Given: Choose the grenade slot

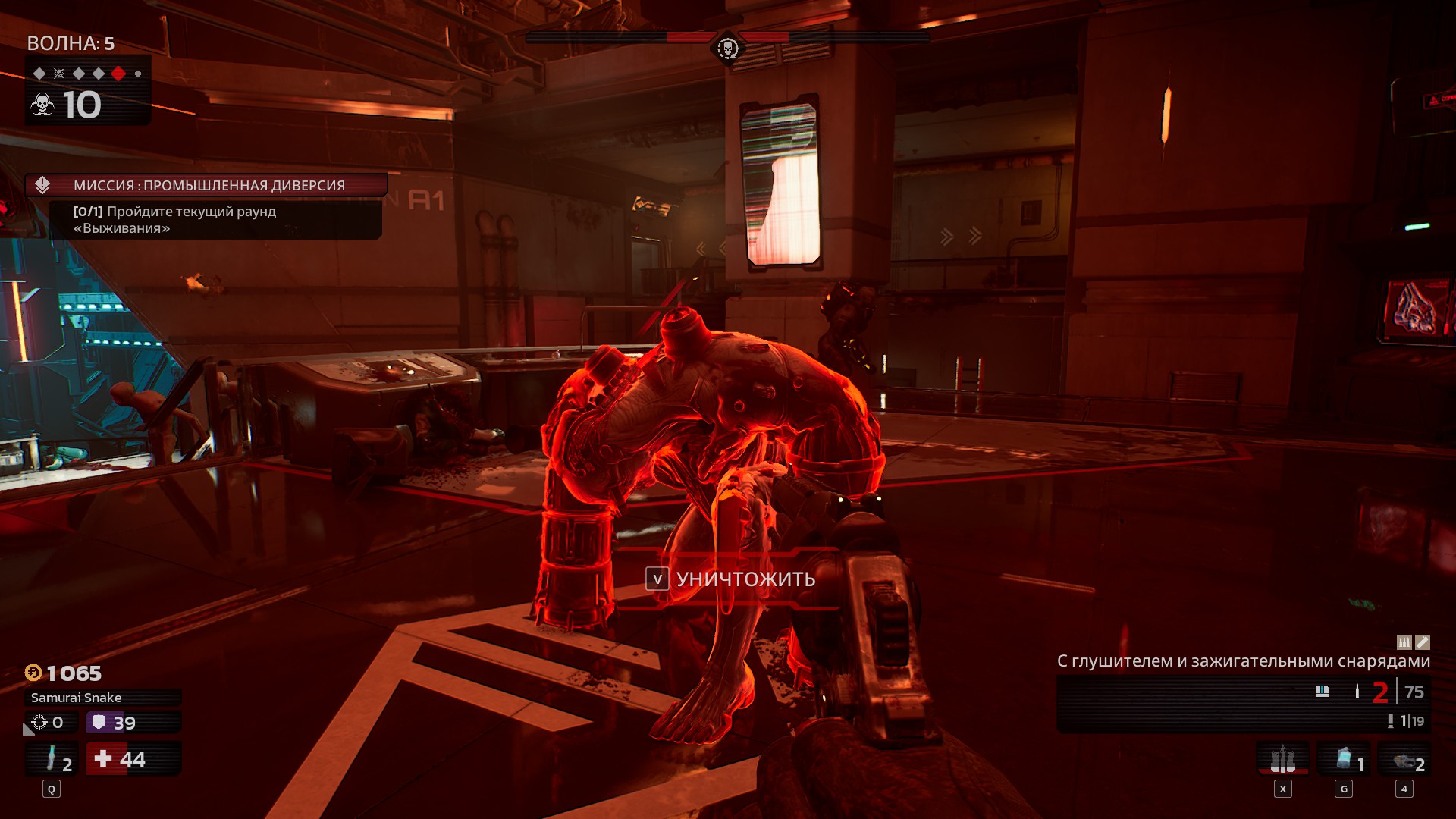Looking at the screenshot, I should point(1344,759).
